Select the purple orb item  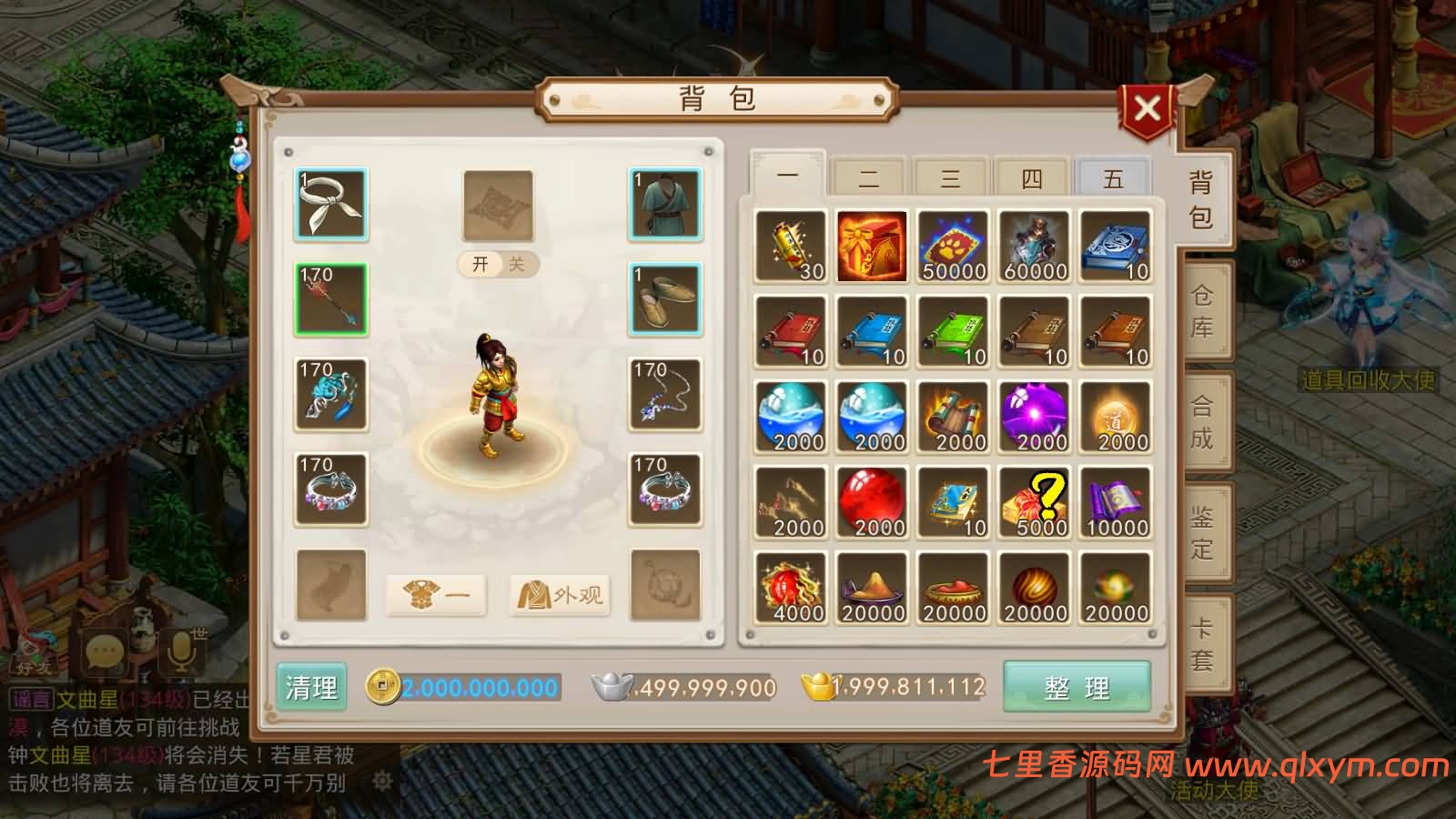pyautogui.click(x=1034, y=418)
